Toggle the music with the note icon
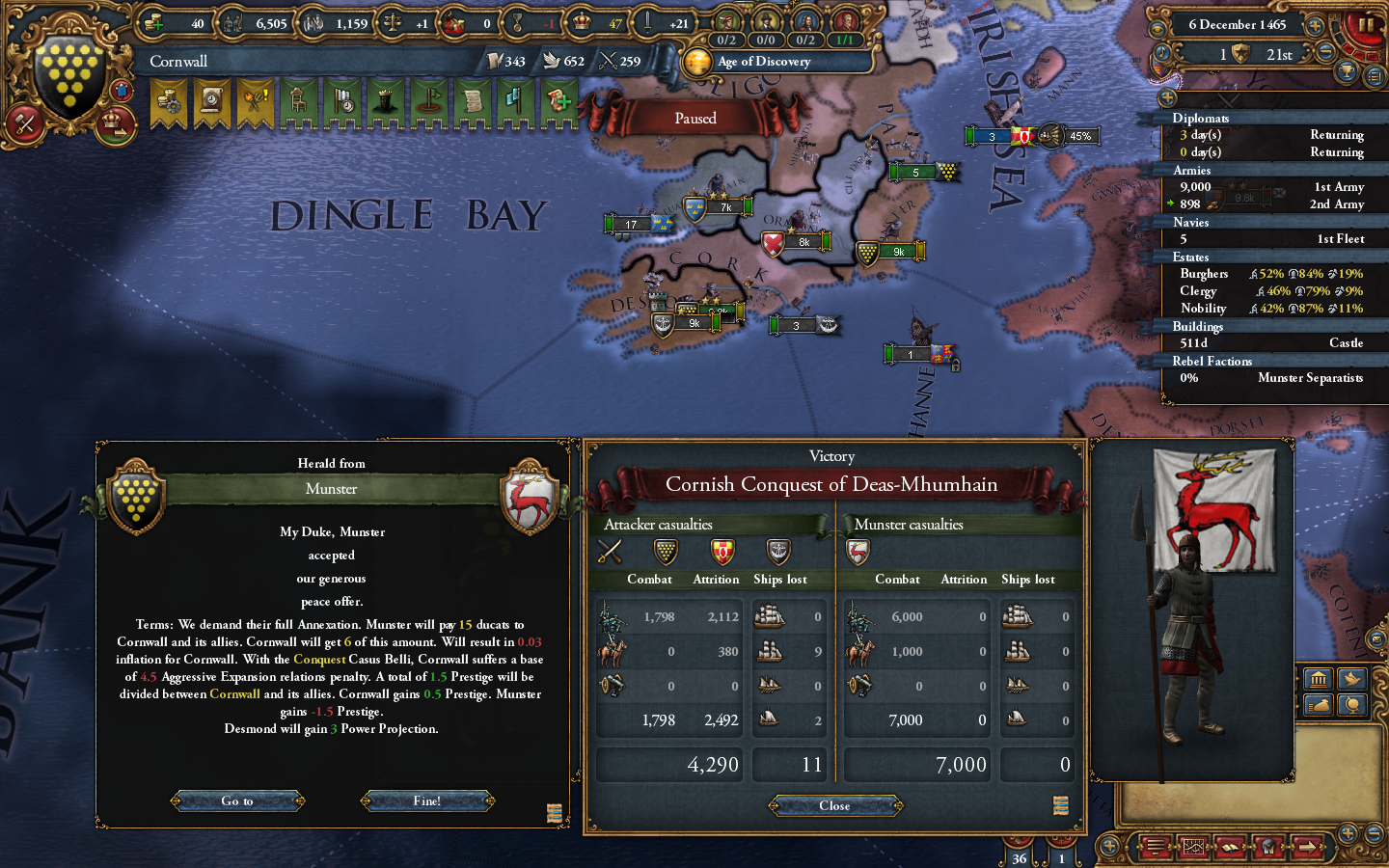This screenshot has width=1389, height=868. coord(1161,51)
